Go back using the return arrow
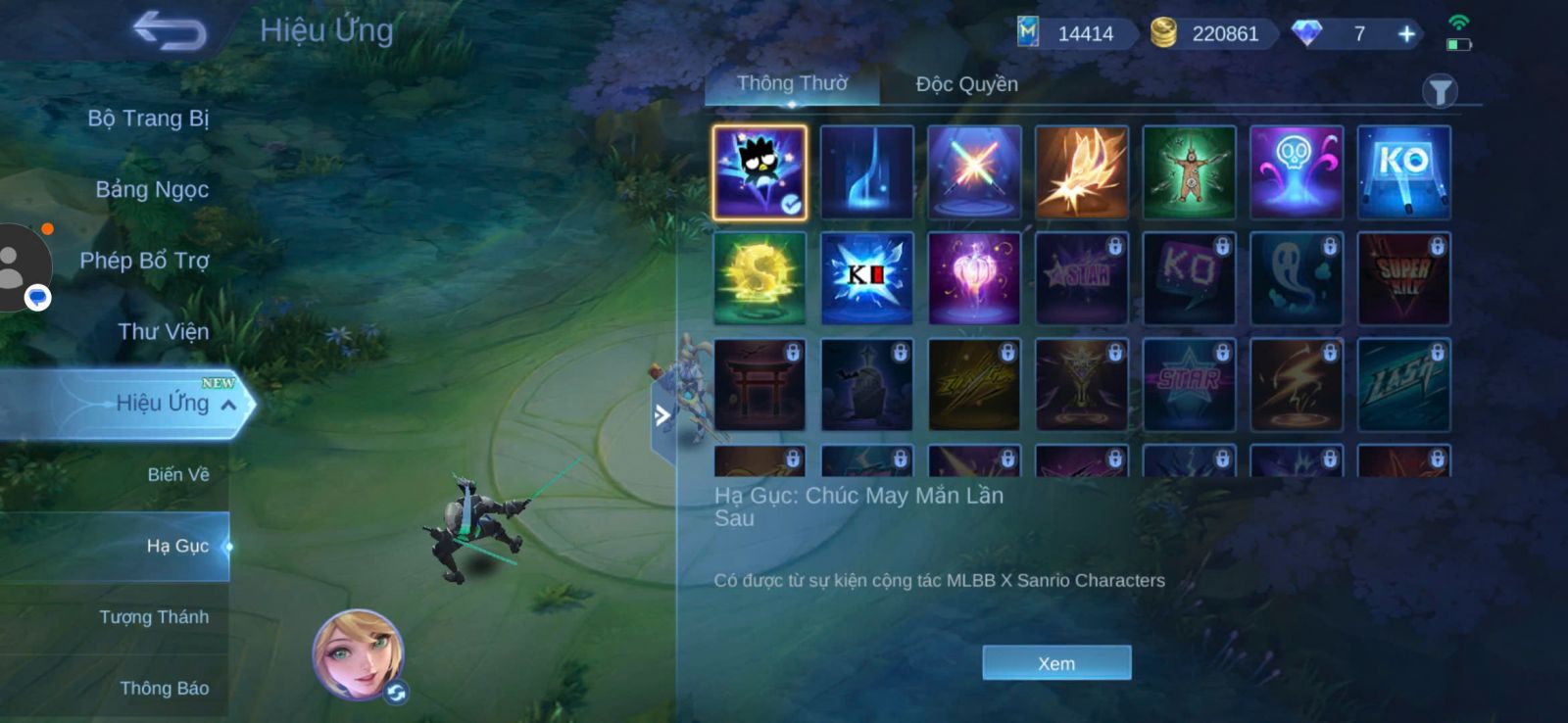Image resolution: width=1568 pixels, height=723 pixels. point(170,30)
